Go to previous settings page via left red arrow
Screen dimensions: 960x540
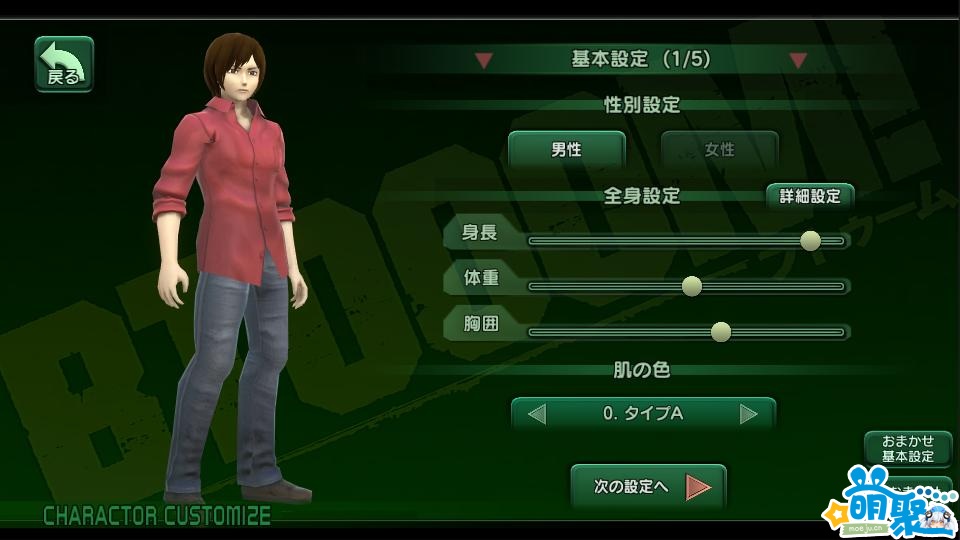484,60
